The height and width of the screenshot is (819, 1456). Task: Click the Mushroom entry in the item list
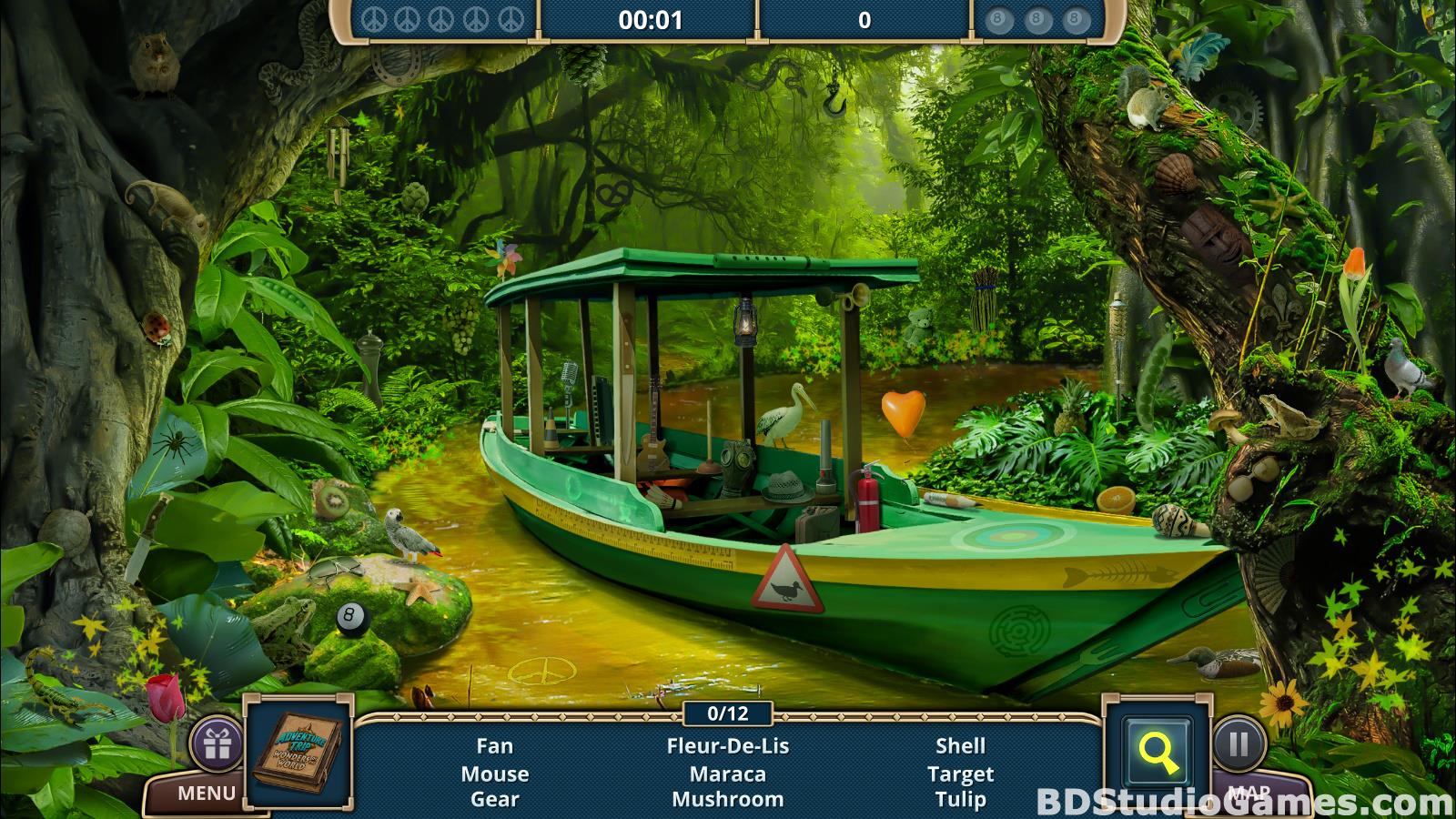pos(728,800)
